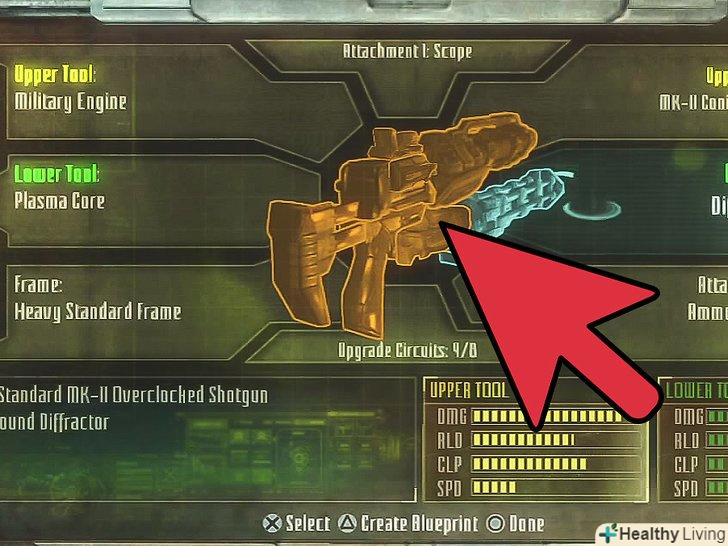This screenshot has width=728, height=546.
Task: Select the Attachment 1 Scope slot
Action: (x=406, y=51)
